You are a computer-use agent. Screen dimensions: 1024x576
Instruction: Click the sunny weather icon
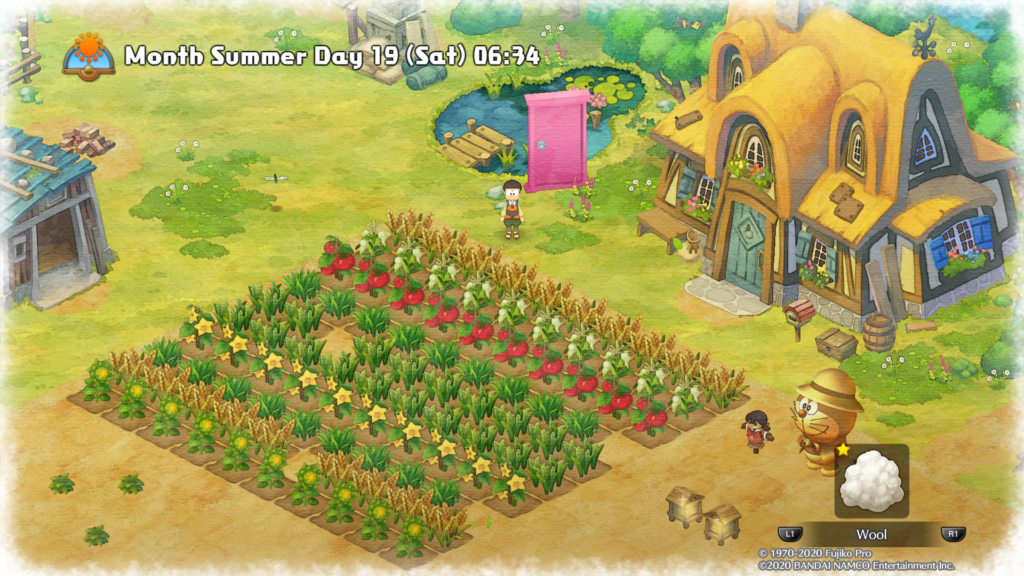pos(88,54)
